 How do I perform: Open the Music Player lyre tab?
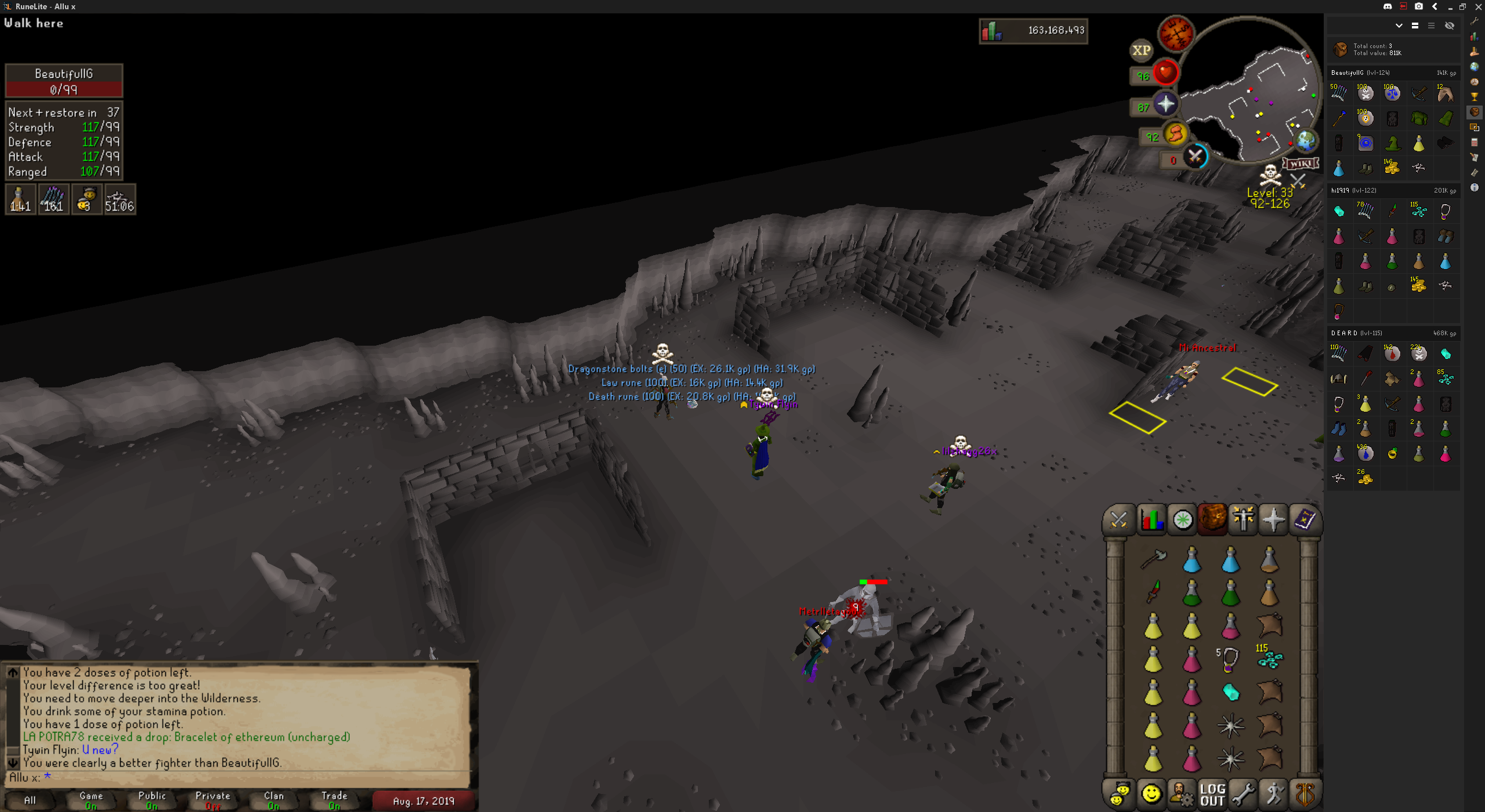(x=1305, y=794)
